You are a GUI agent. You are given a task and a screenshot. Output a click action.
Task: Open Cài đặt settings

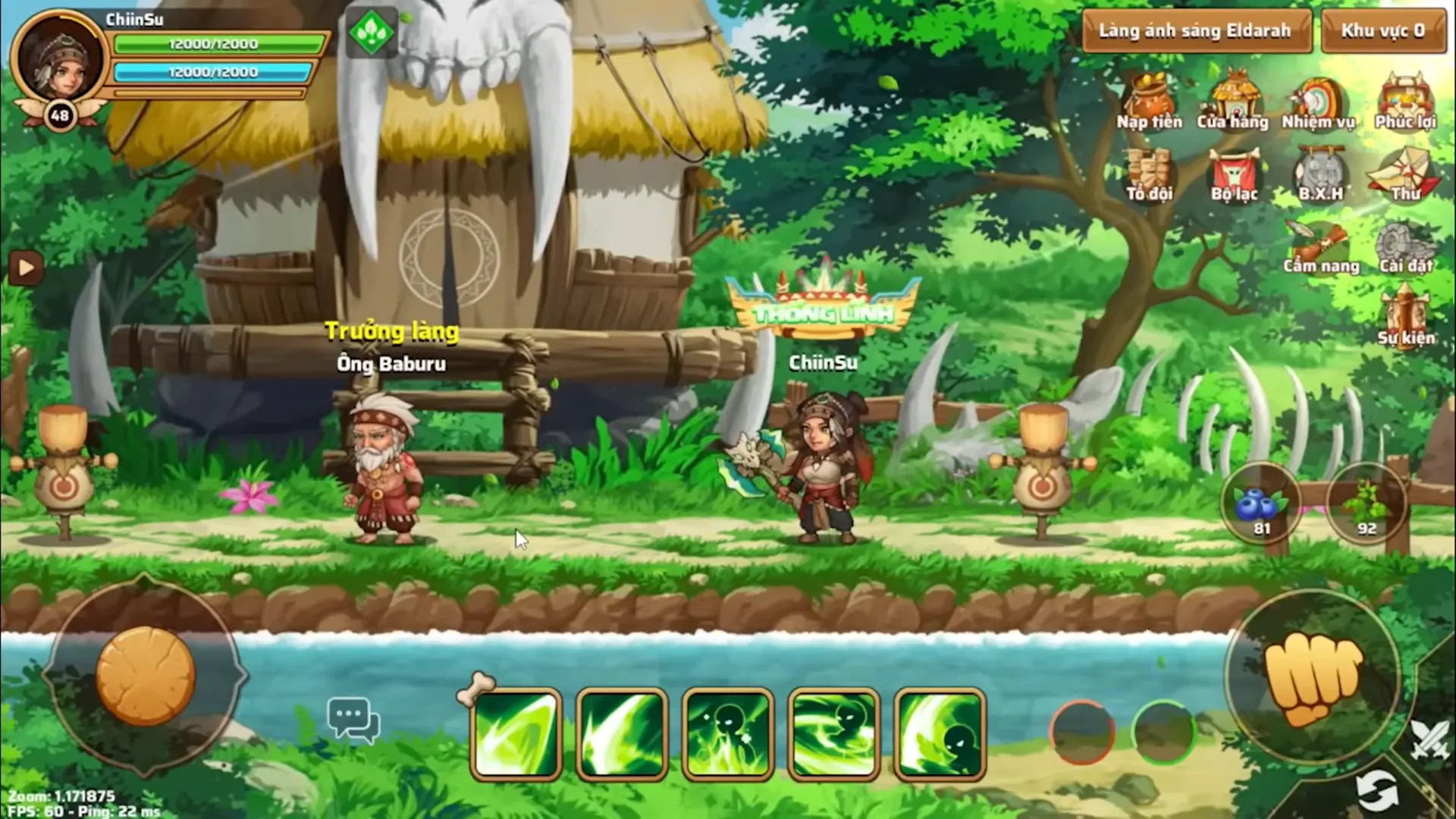pyautogui.click(x=1405, y=247)
